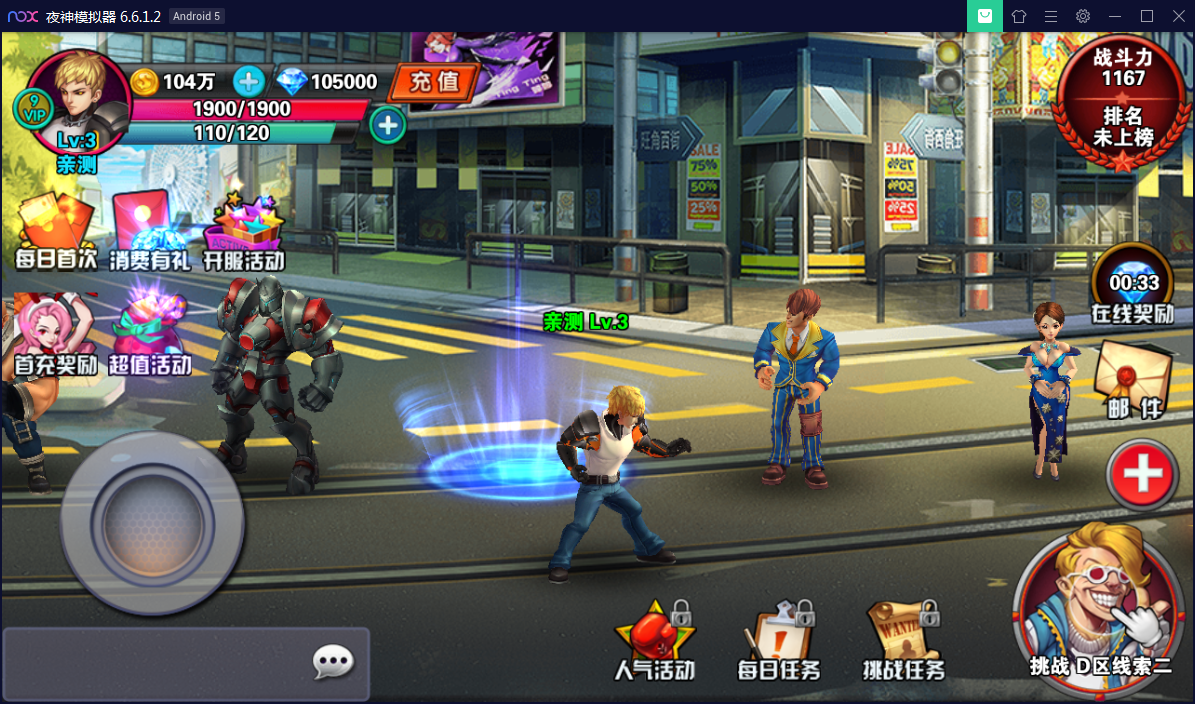Image resolution: width=1195 pixels, height=704 pixels.
Task: Close the Nox emulator window
Action: coord(1178,16)
